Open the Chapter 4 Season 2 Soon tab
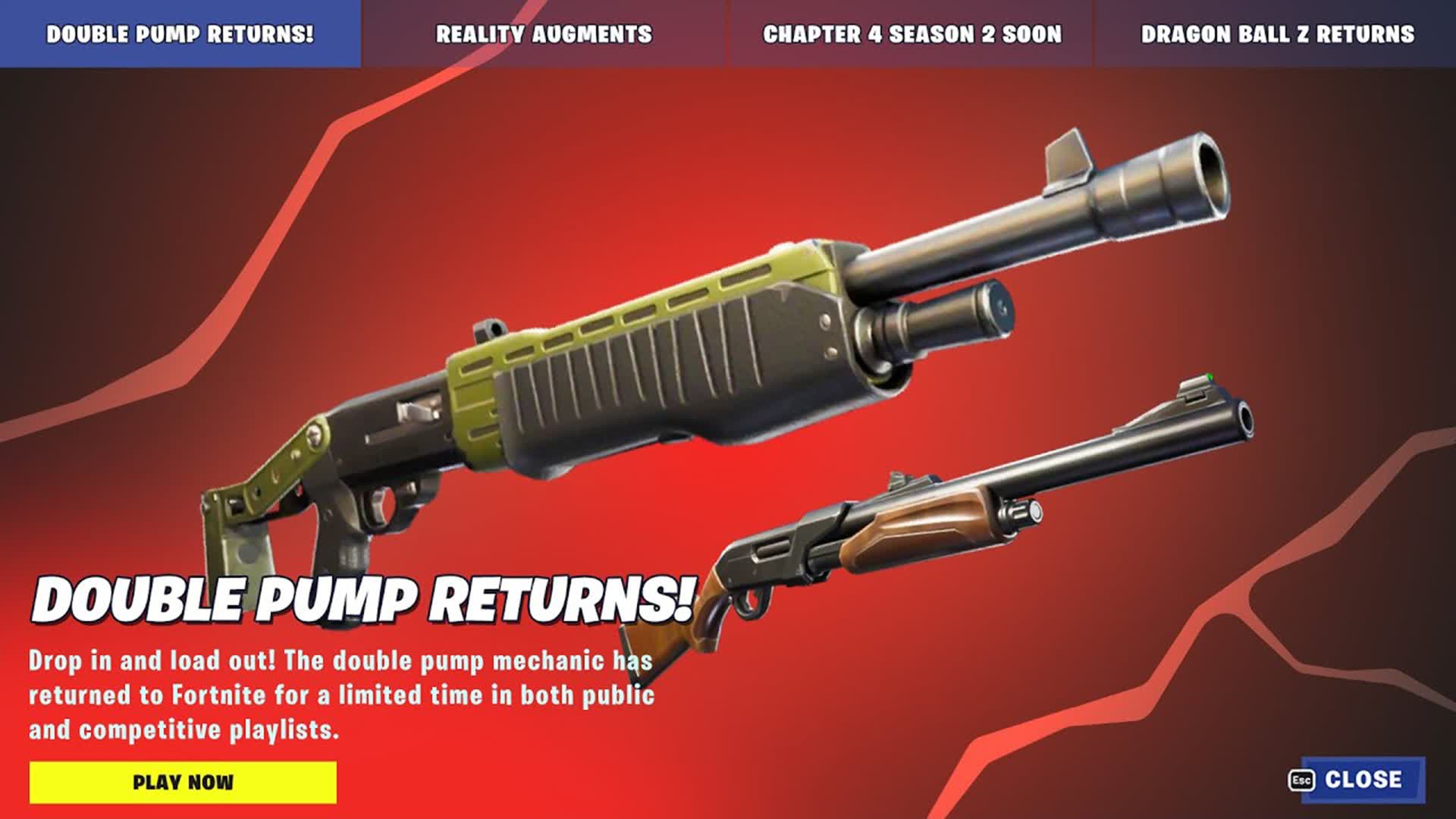The image size is (1456, 819). tap(908, 33)
